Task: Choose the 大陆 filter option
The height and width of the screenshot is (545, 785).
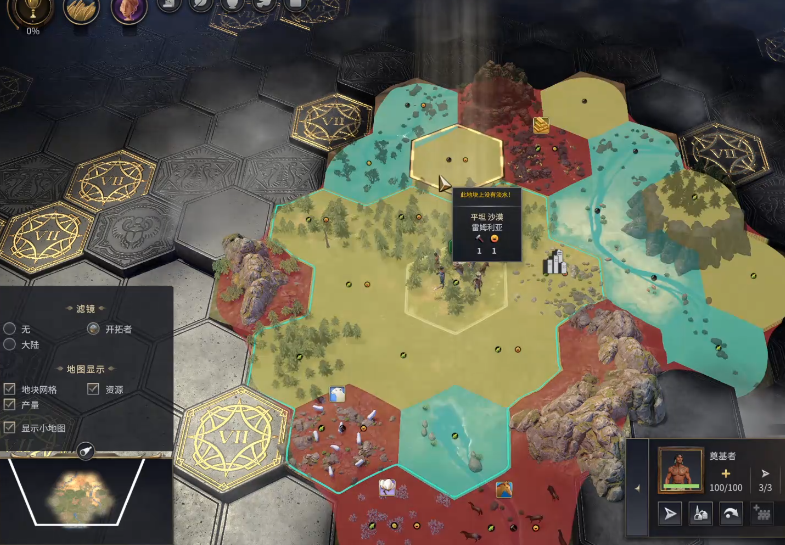Action: (10, 344)
